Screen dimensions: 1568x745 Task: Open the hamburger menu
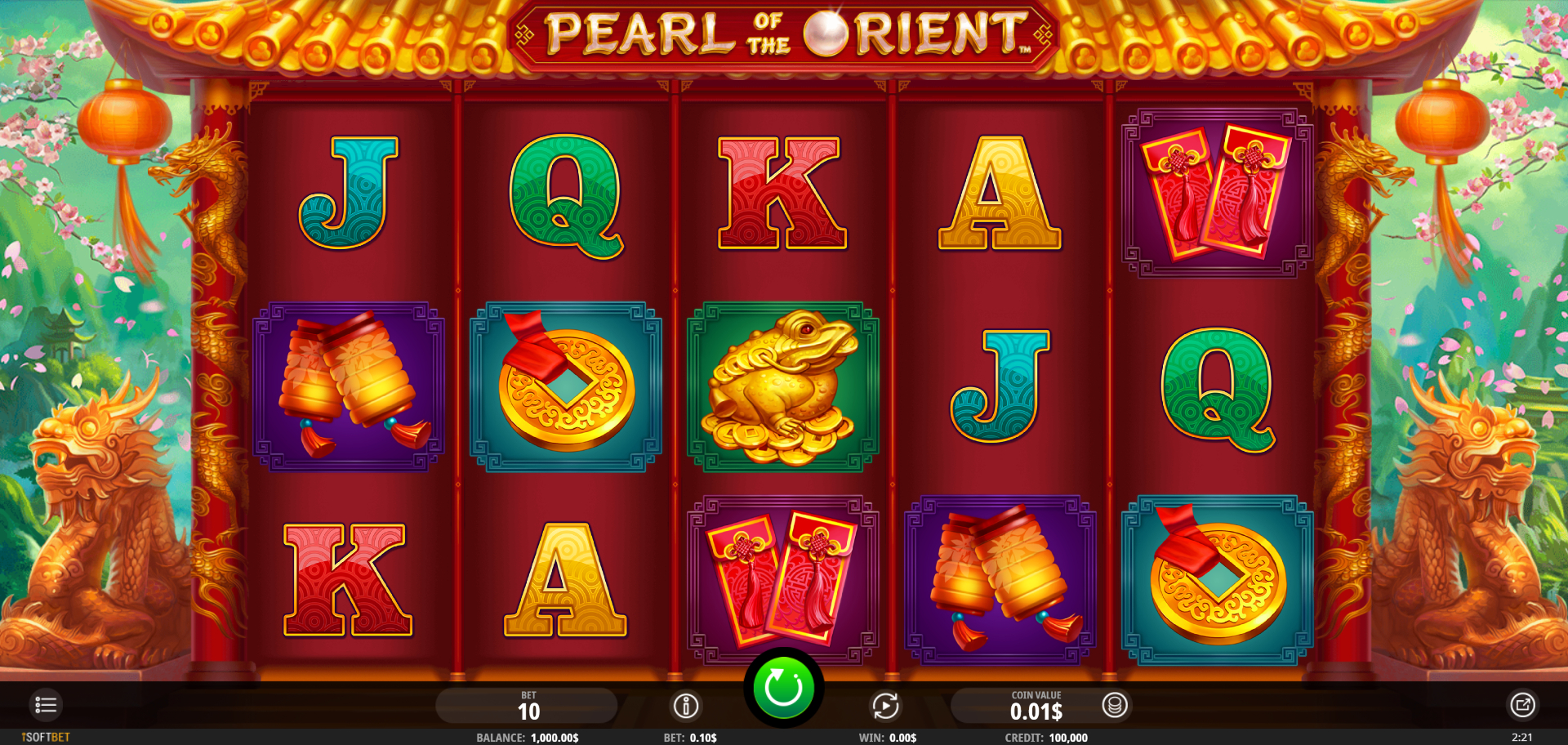46,705
